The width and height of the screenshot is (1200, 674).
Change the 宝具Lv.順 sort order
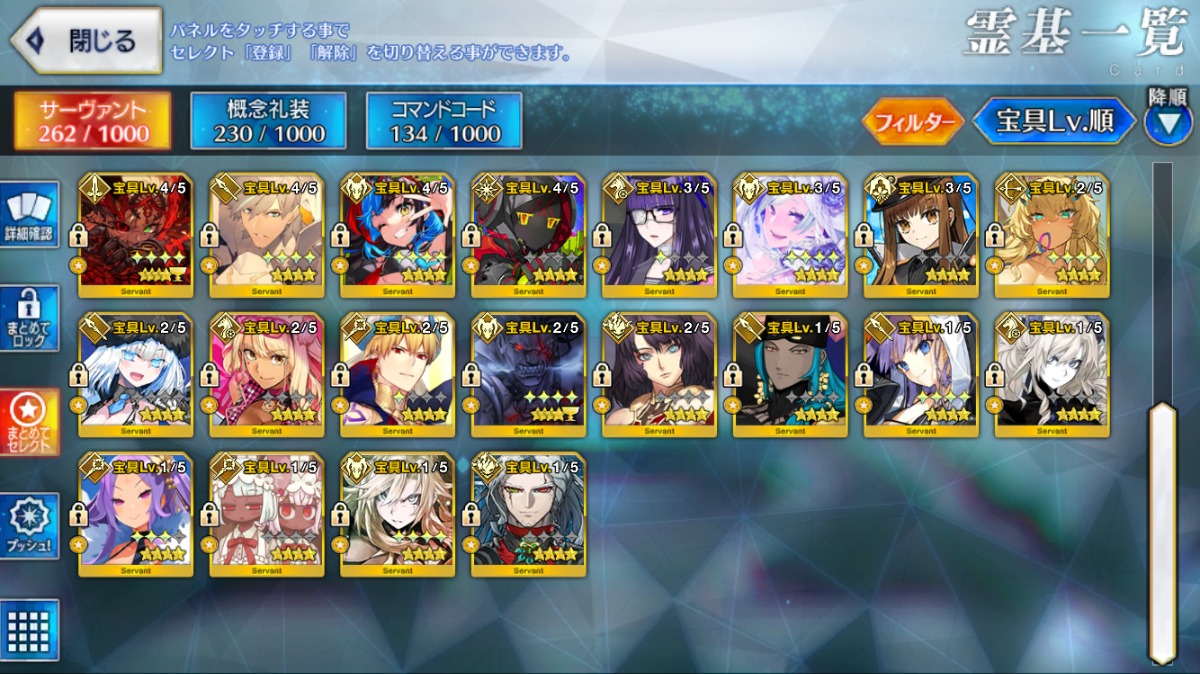click(1055, 122)
